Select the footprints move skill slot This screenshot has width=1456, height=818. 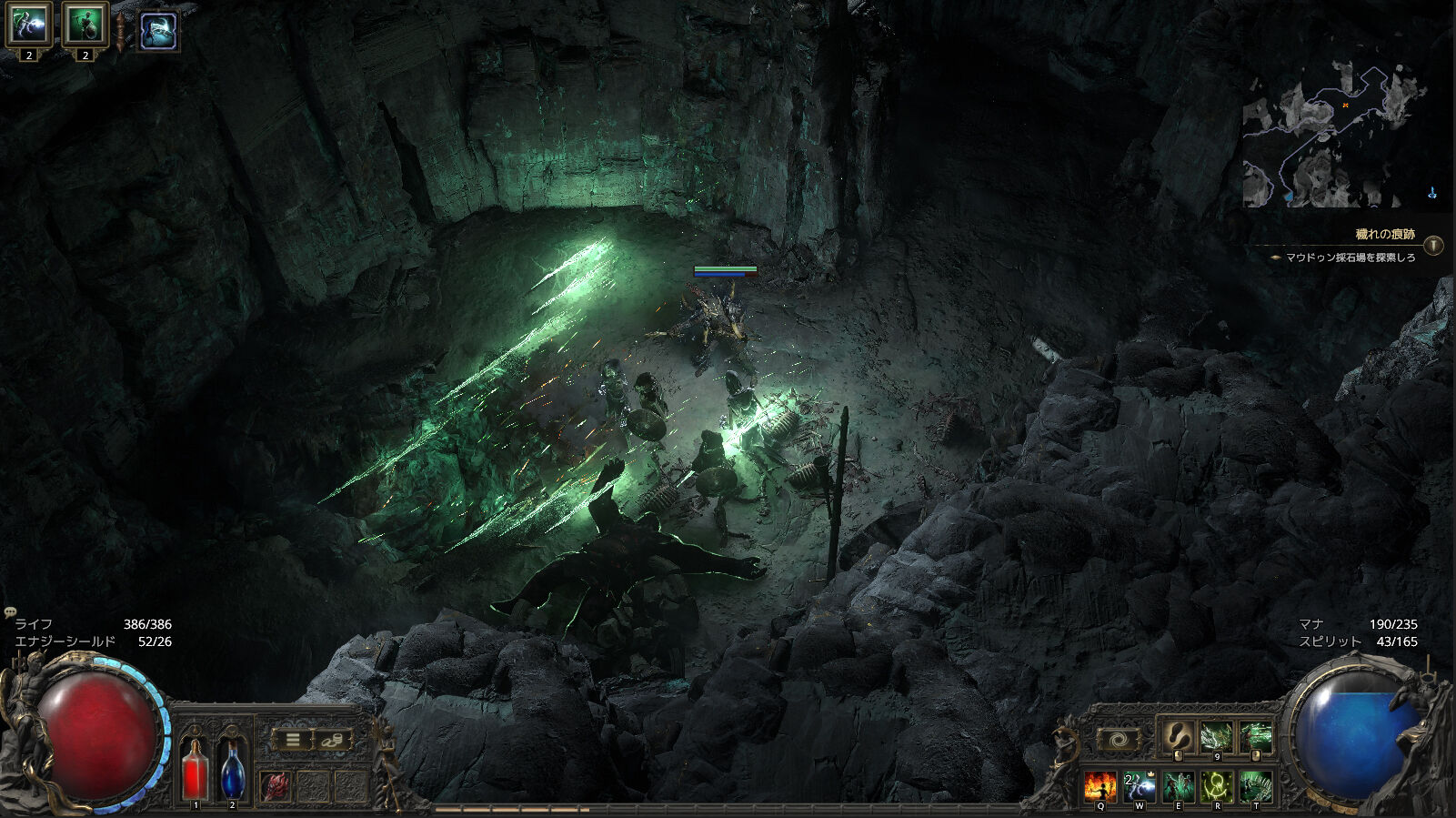(1178, 736)
